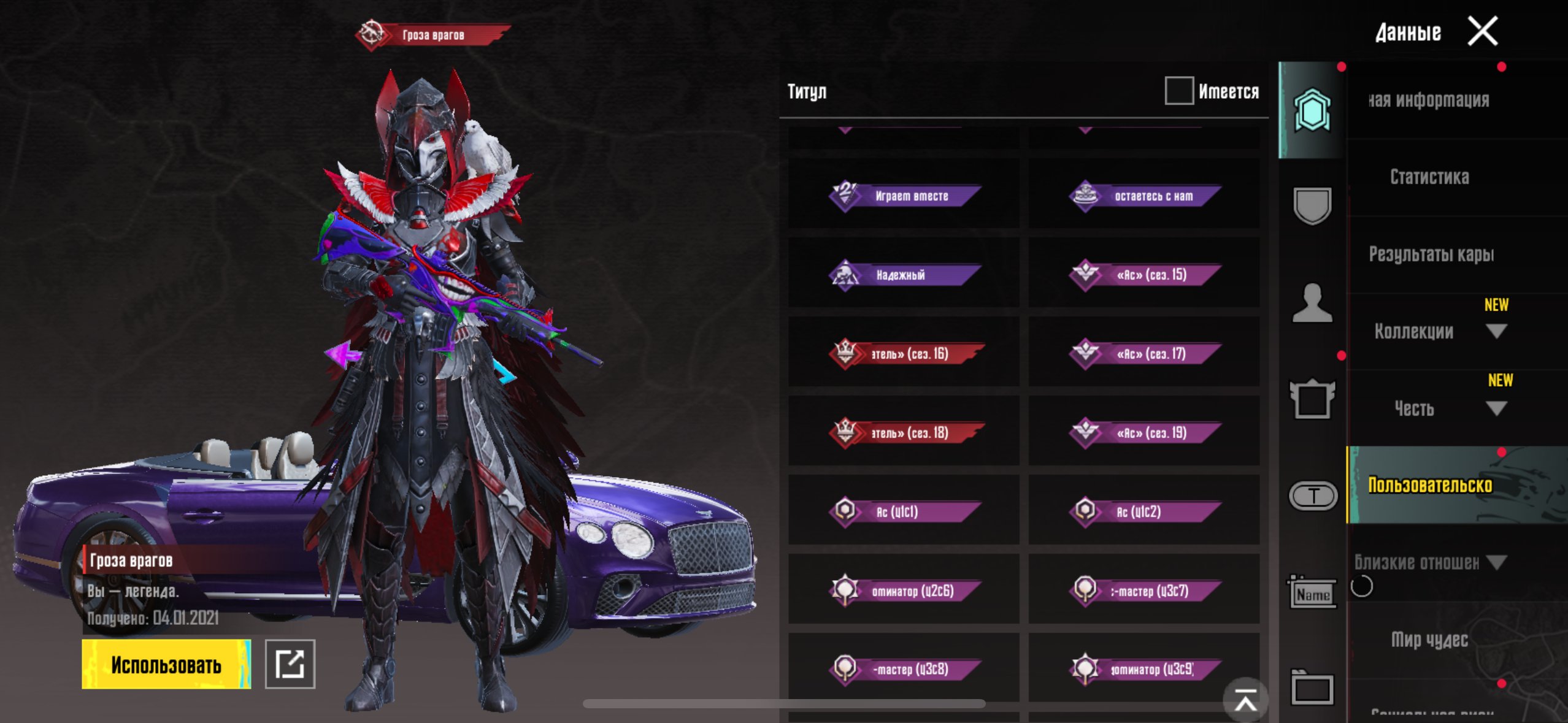
Task: Choose the Ас (ц1с2) title
Action: pyautogui.click(x=1145, y=511)
